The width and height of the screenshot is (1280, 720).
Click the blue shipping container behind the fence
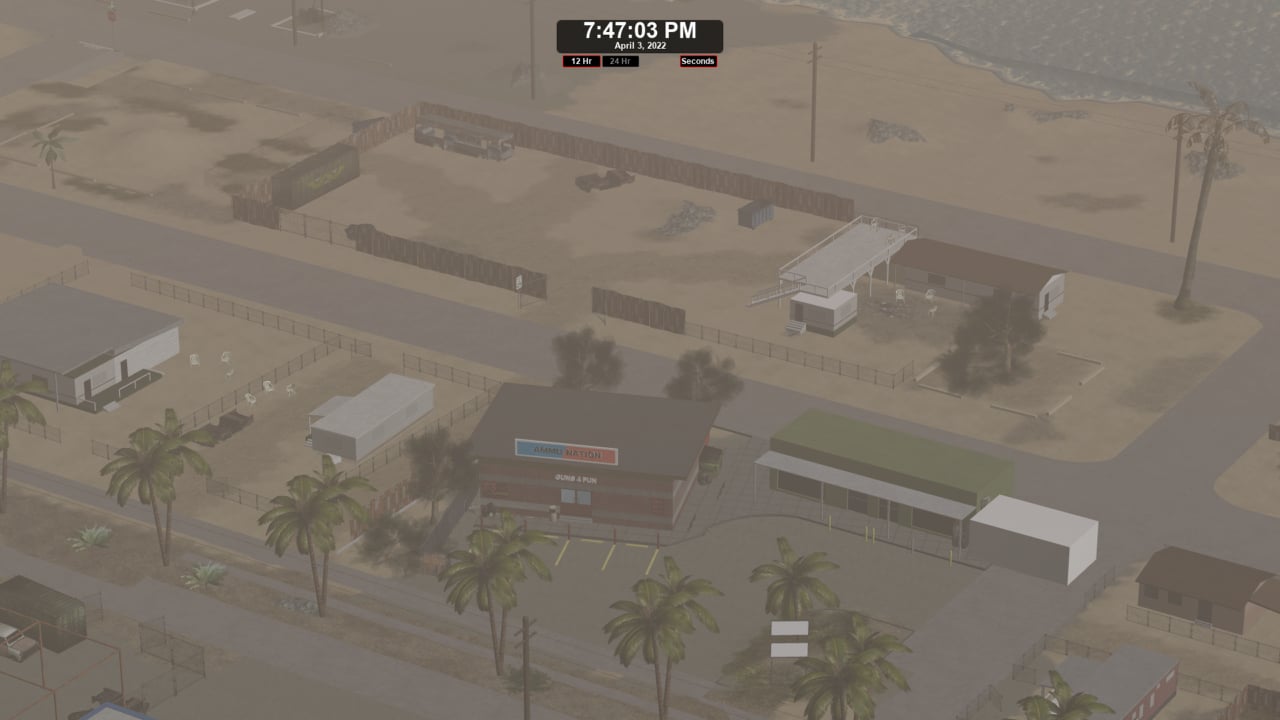[755, 214]
